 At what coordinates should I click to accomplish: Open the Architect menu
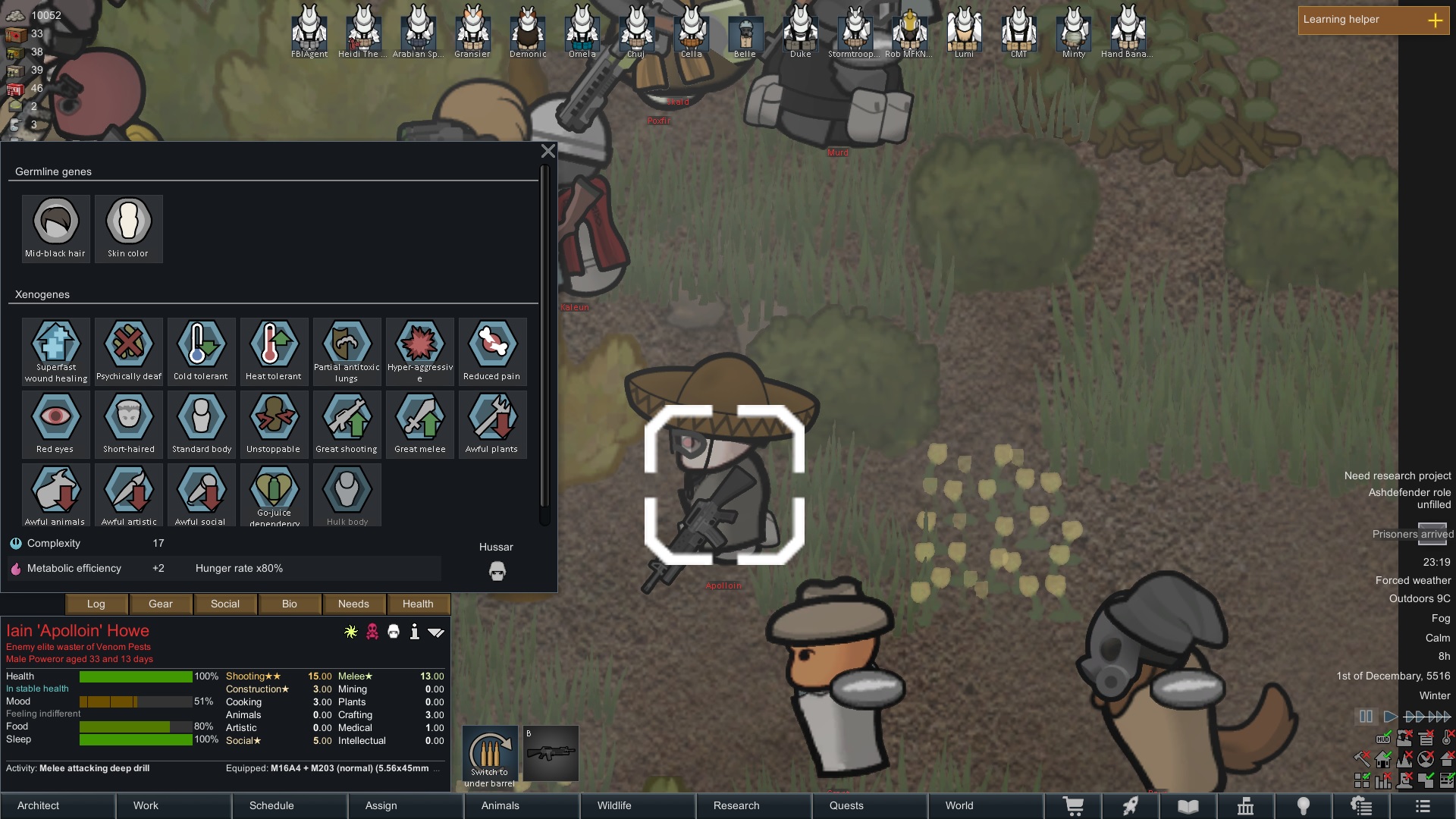pos(58,805)
